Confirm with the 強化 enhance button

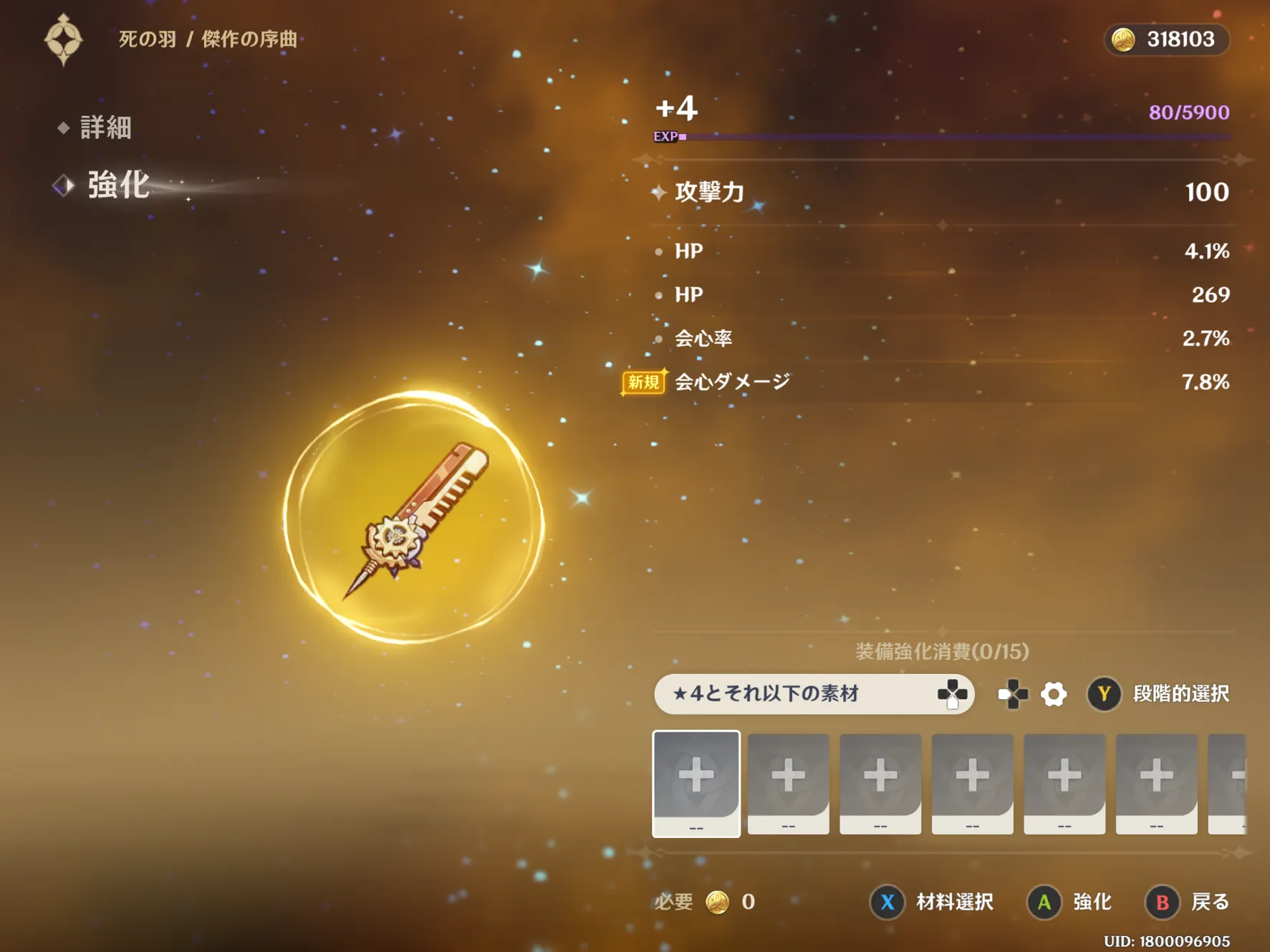(1070, 902)
